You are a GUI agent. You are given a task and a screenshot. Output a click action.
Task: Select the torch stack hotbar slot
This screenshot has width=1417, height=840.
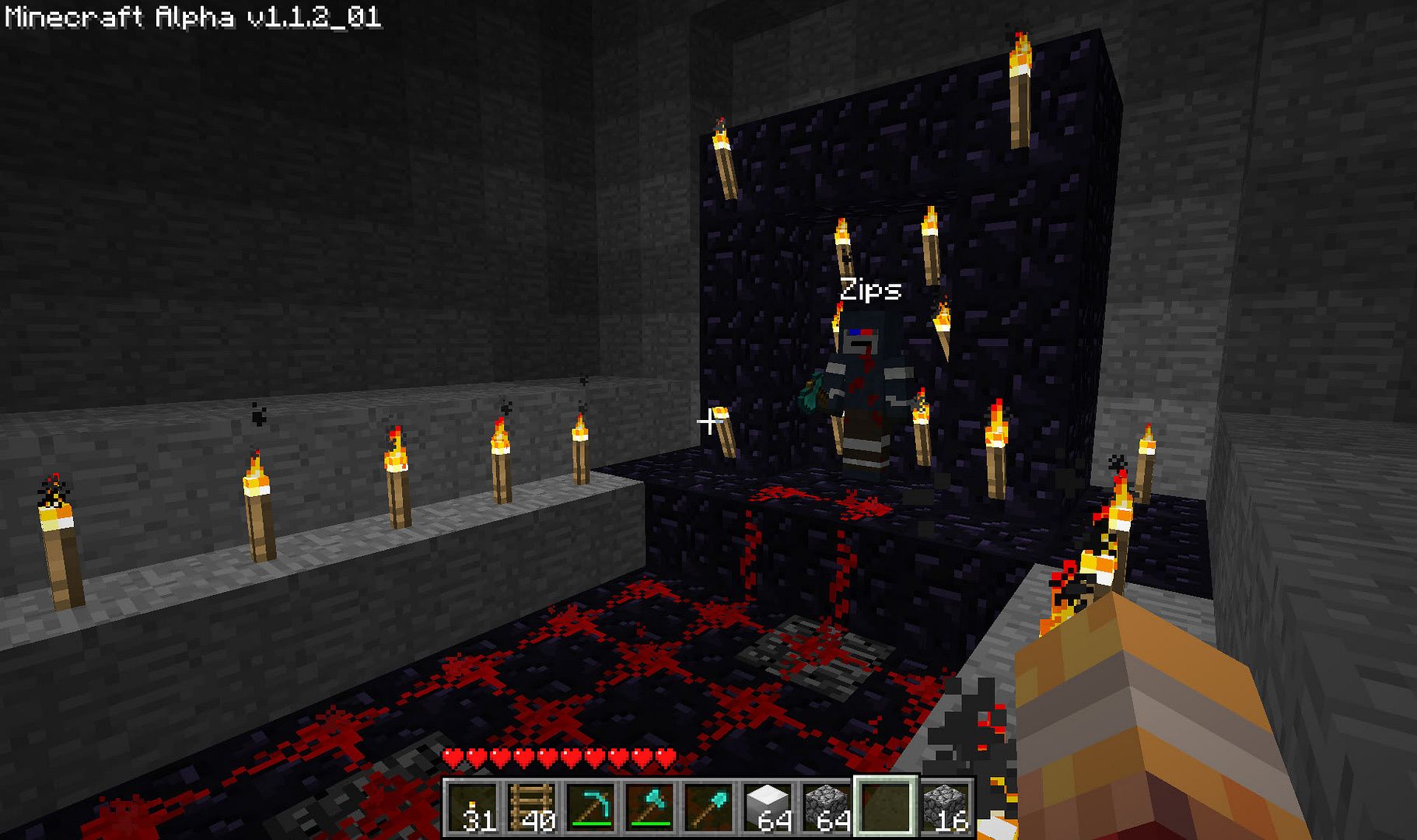pos(473,807)
